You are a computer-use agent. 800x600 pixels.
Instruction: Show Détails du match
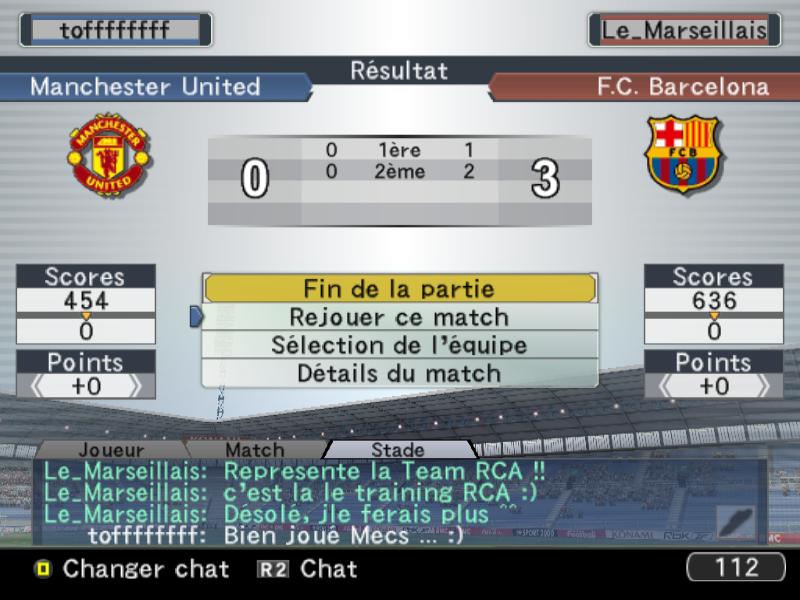[399, 373]
